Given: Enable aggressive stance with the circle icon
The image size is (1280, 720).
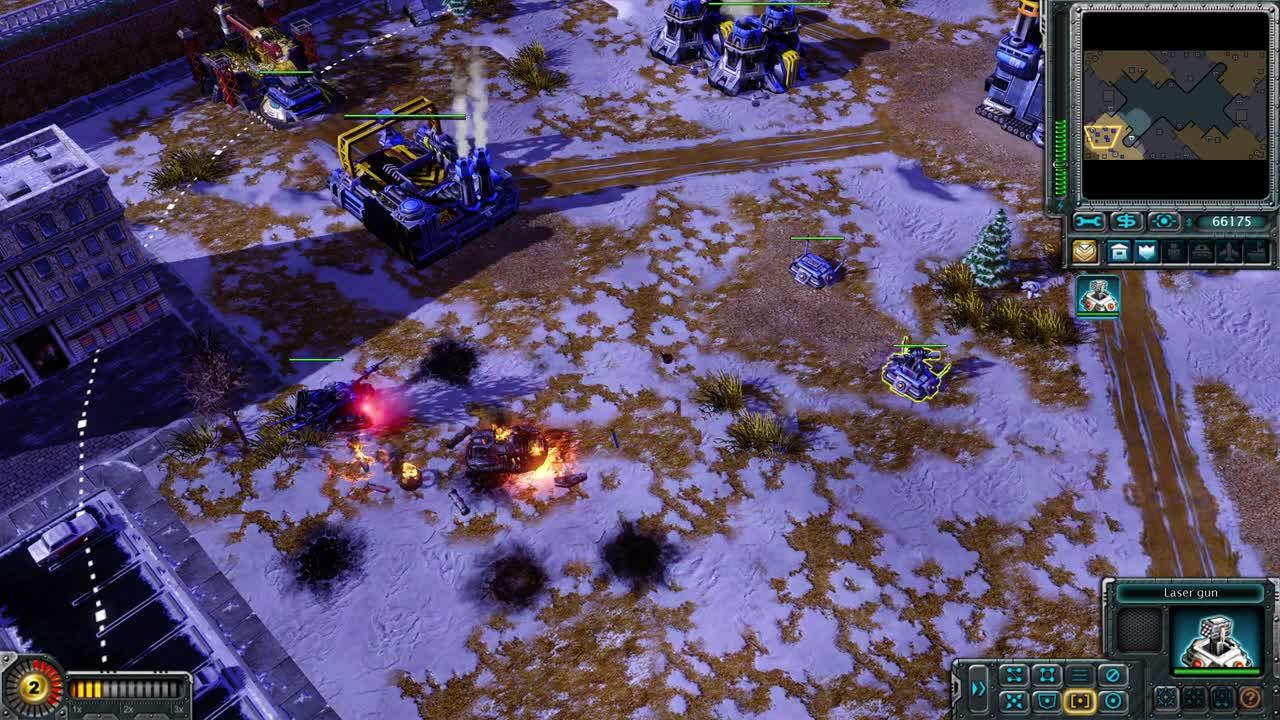Looking at the screenshot, I should (x=1113, y=700).
